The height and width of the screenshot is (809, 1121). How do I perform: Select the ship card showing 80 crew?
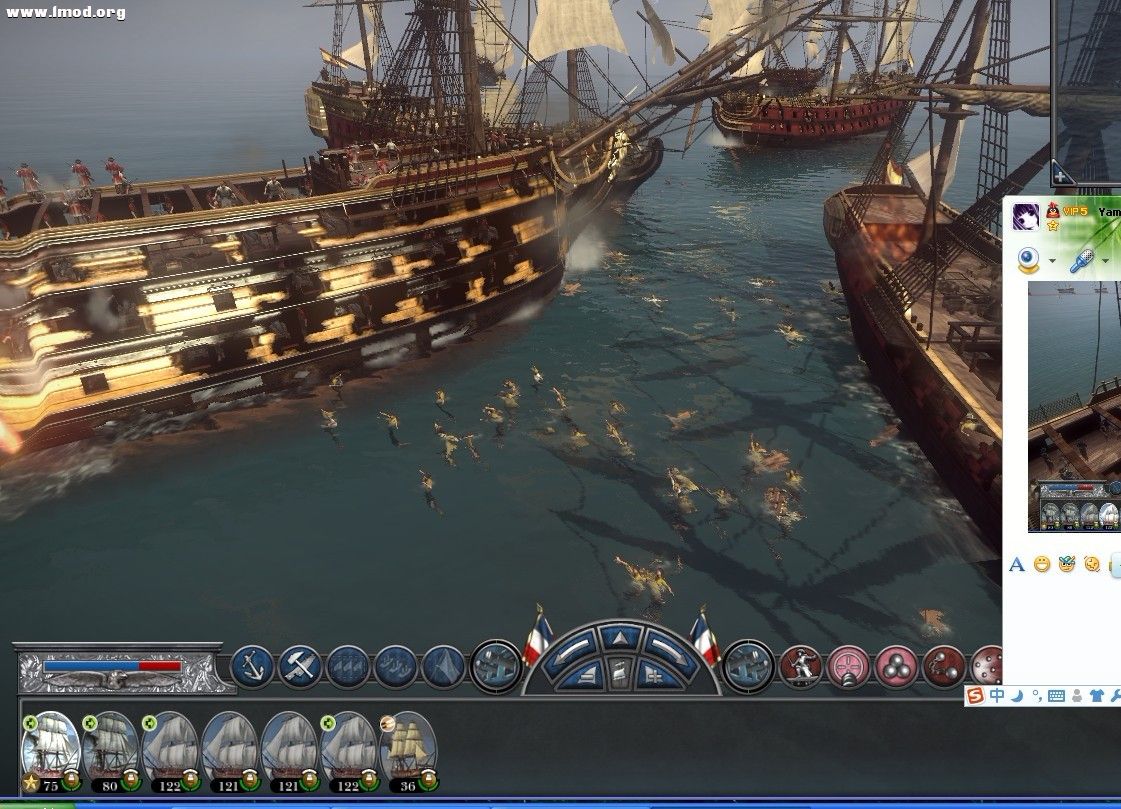click(110, 748)
